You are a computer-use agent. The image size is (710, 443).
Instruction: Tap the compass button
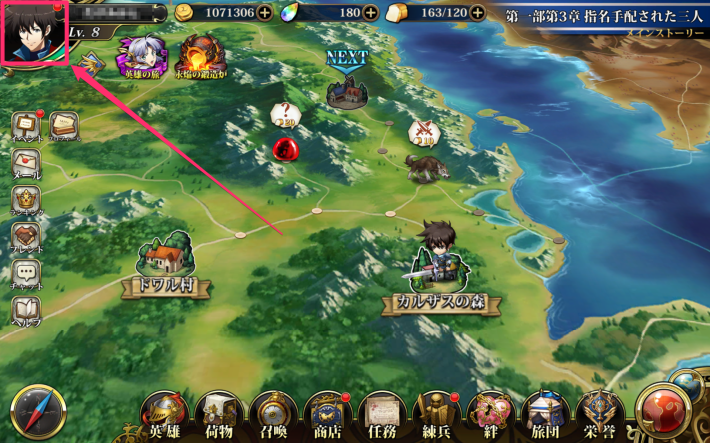(x=38, y=411)
